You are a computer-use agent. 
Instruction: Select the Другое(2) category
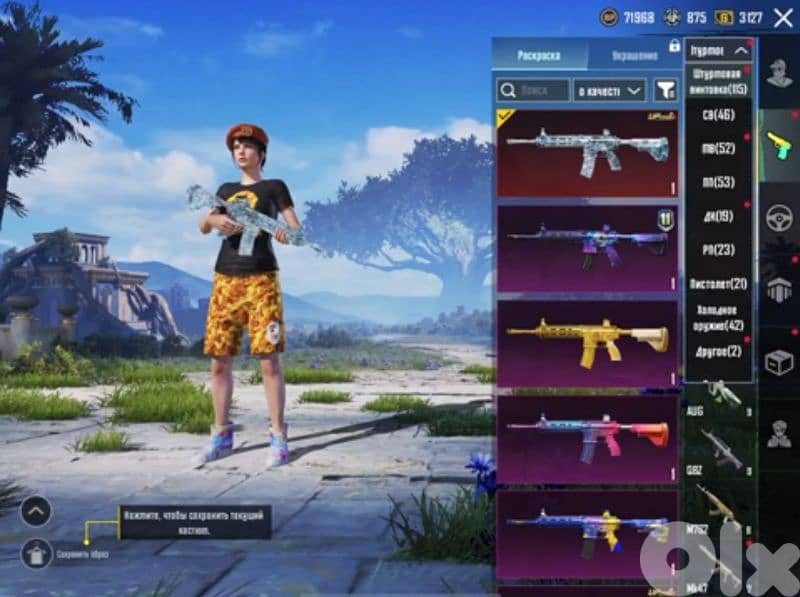click(x=719, y=351)
